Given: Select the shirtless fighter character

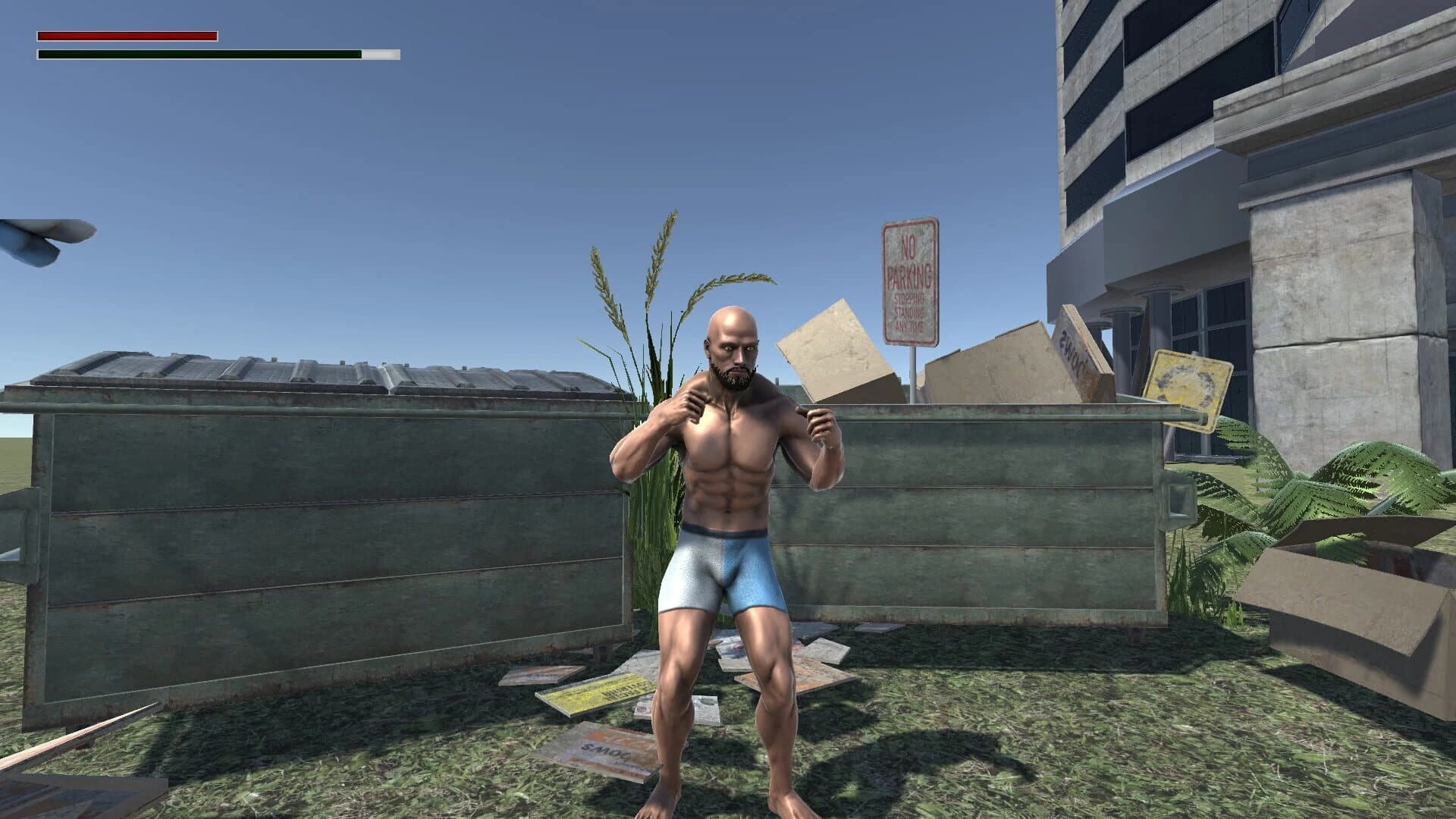Looking at the screenshot, I should pyautogui.click(x=732, y=470).
